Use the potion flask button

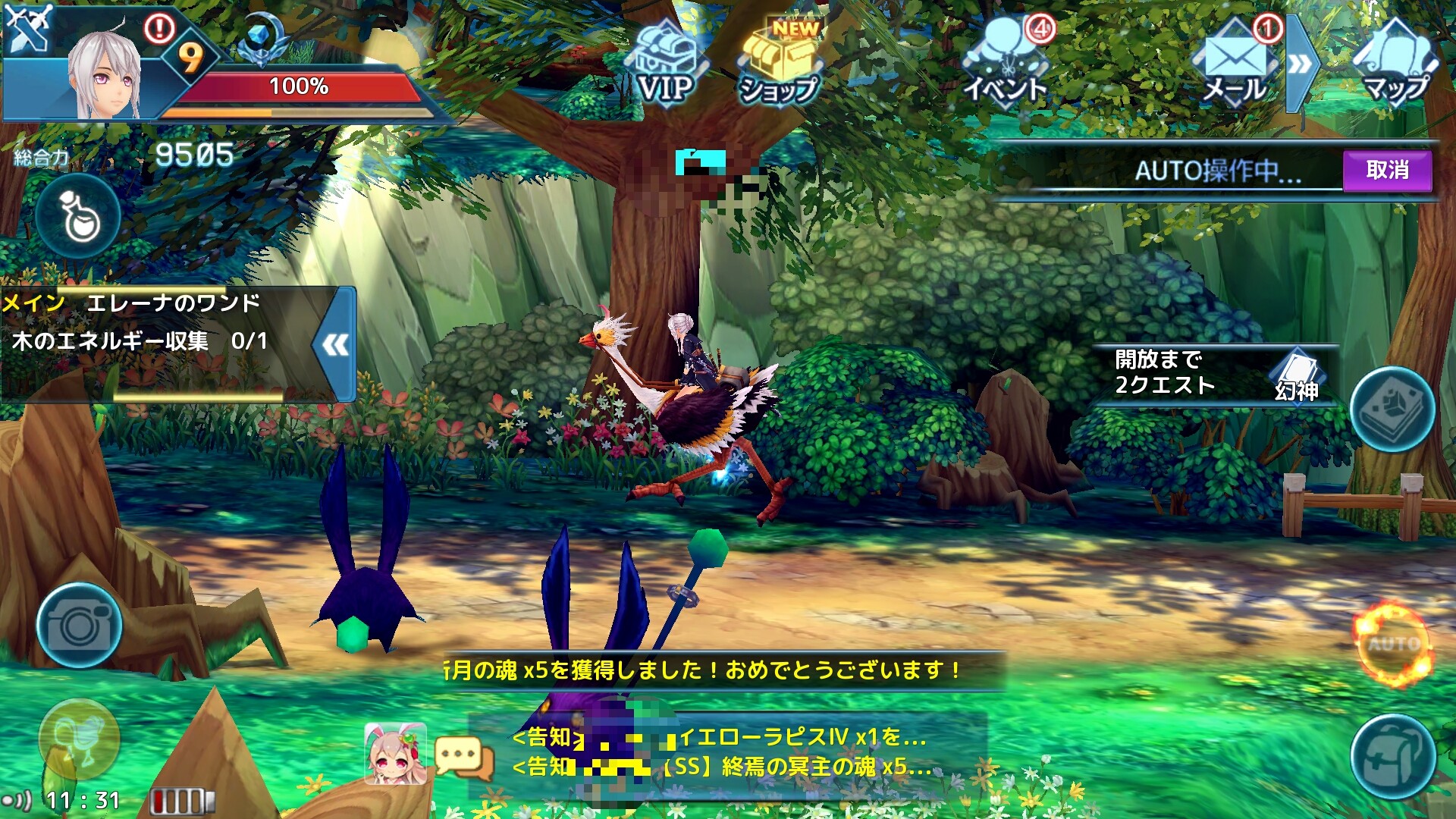pos(79,218)
